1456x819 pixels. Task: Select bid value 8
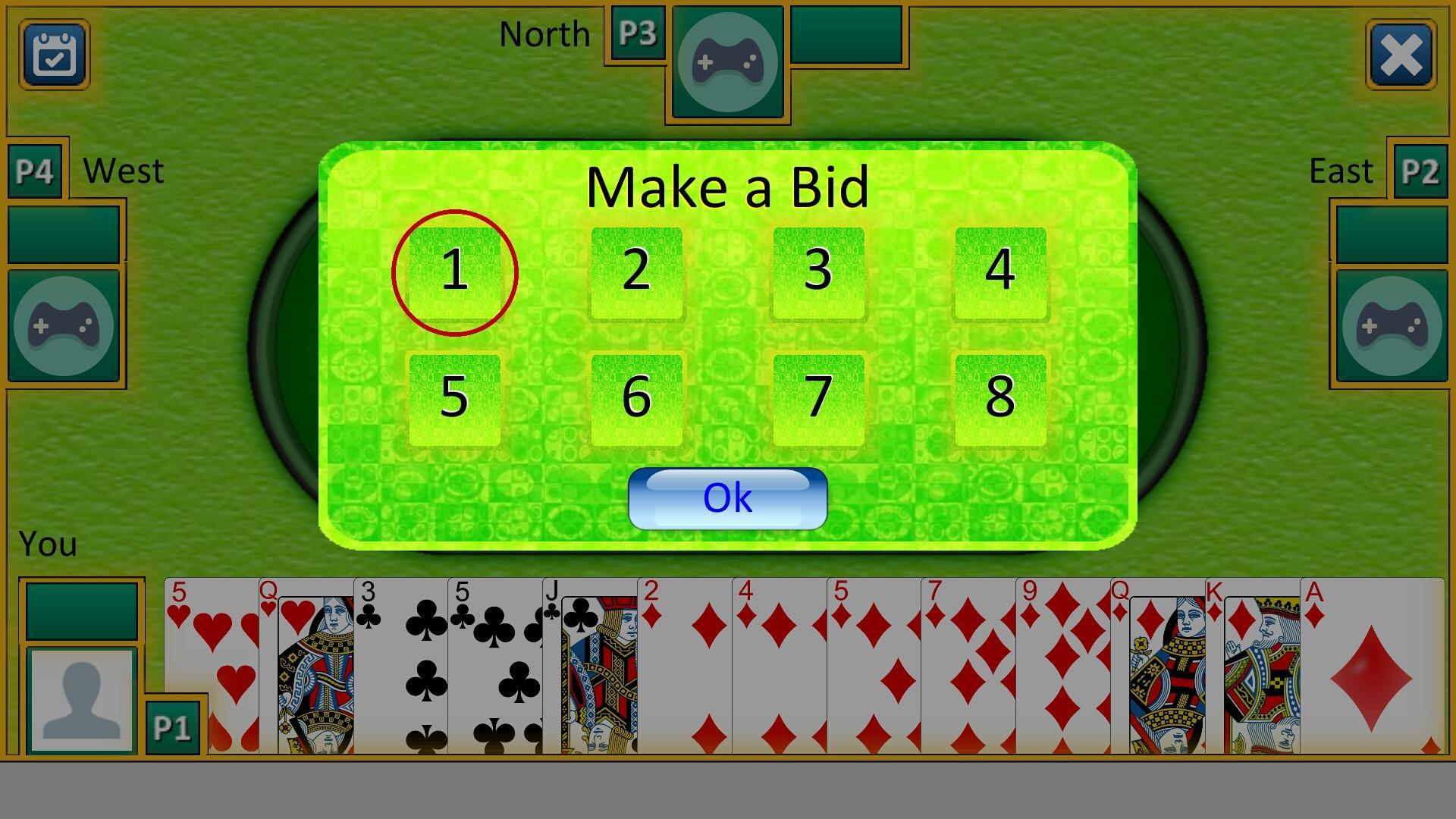(1000, 395)
